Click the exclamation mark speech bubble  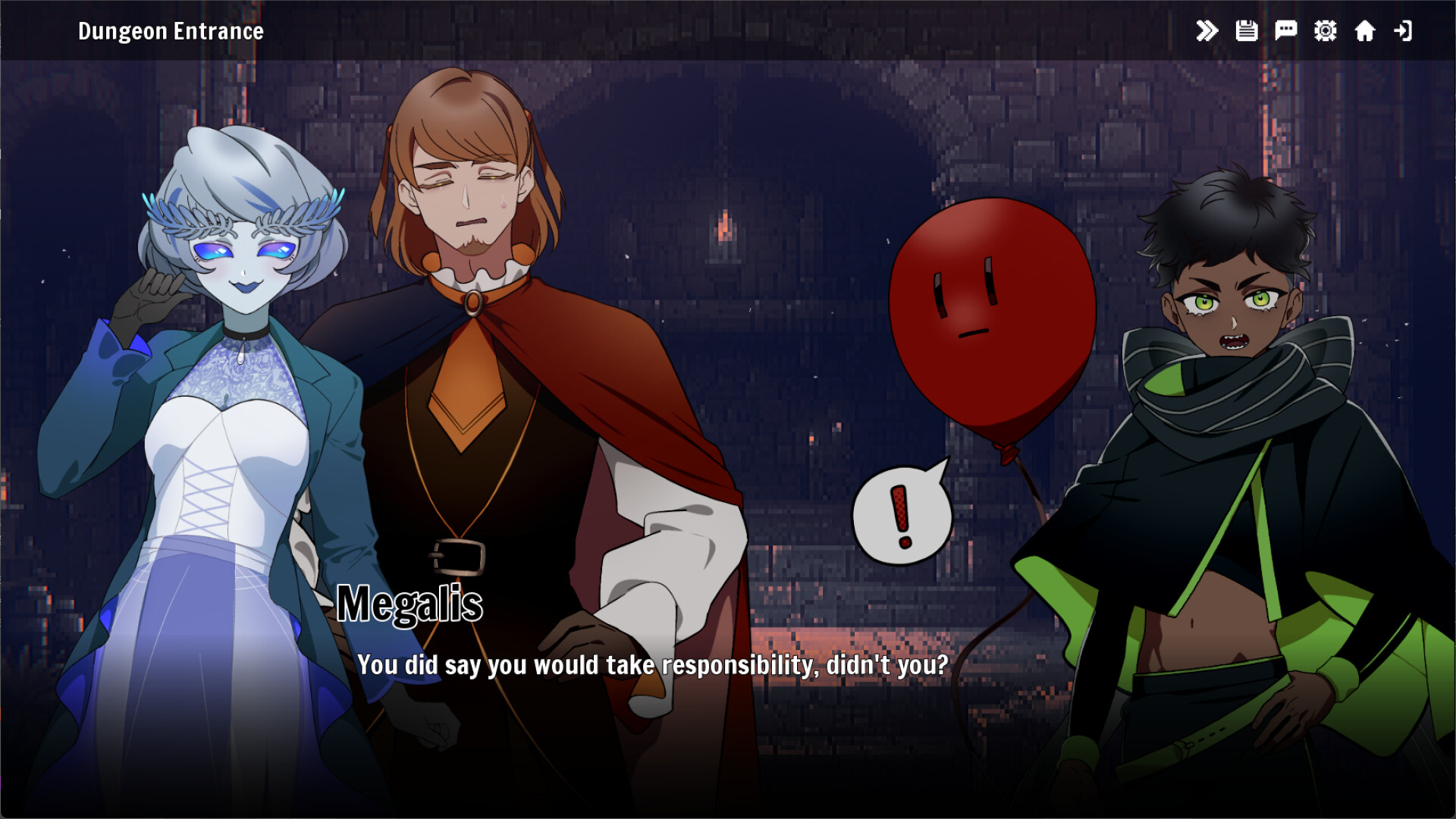coord(902,512)
